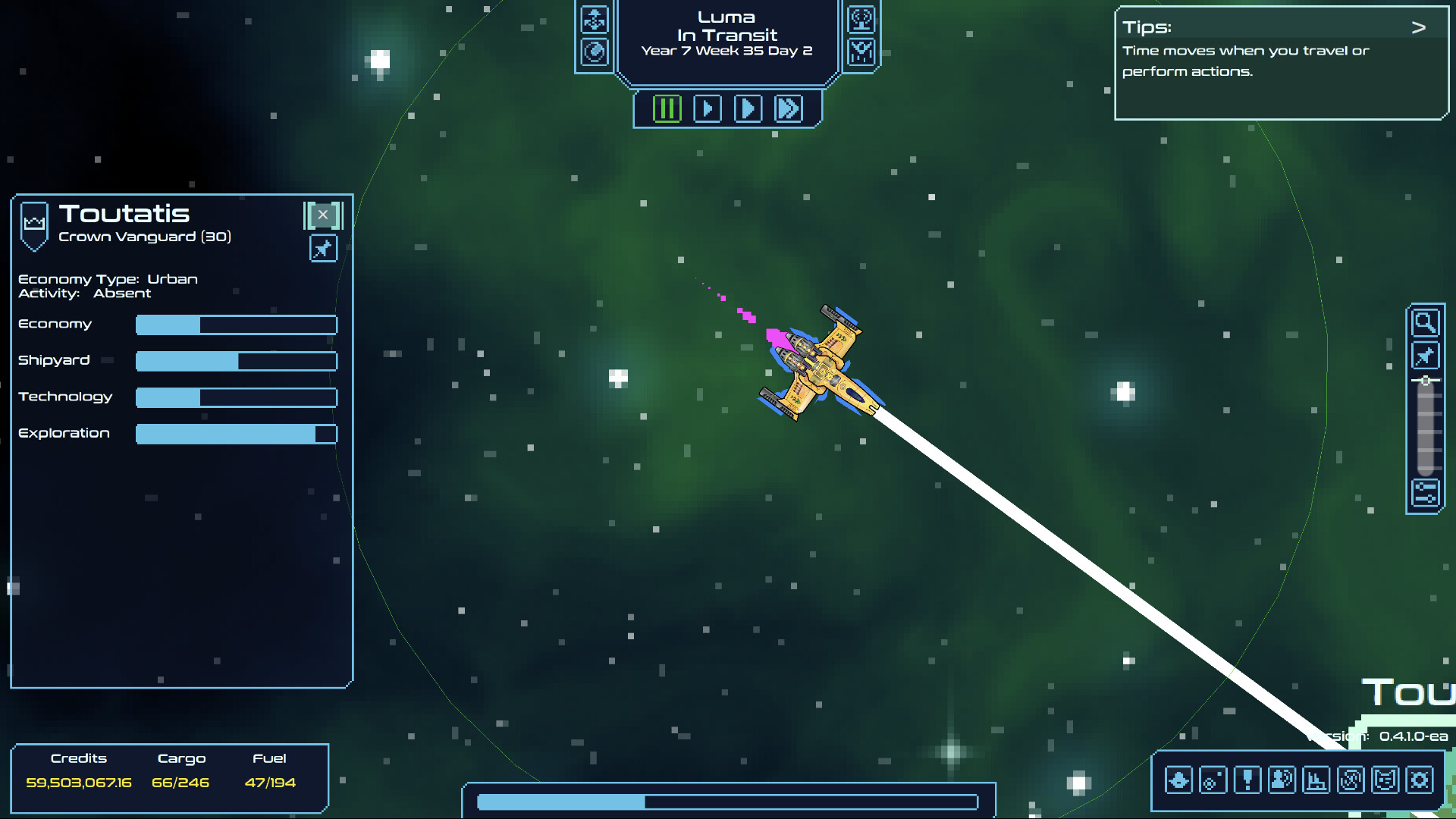Select the Luma In Transit header panel
This screenshot has height=819, width=1456.
[726, 35]
